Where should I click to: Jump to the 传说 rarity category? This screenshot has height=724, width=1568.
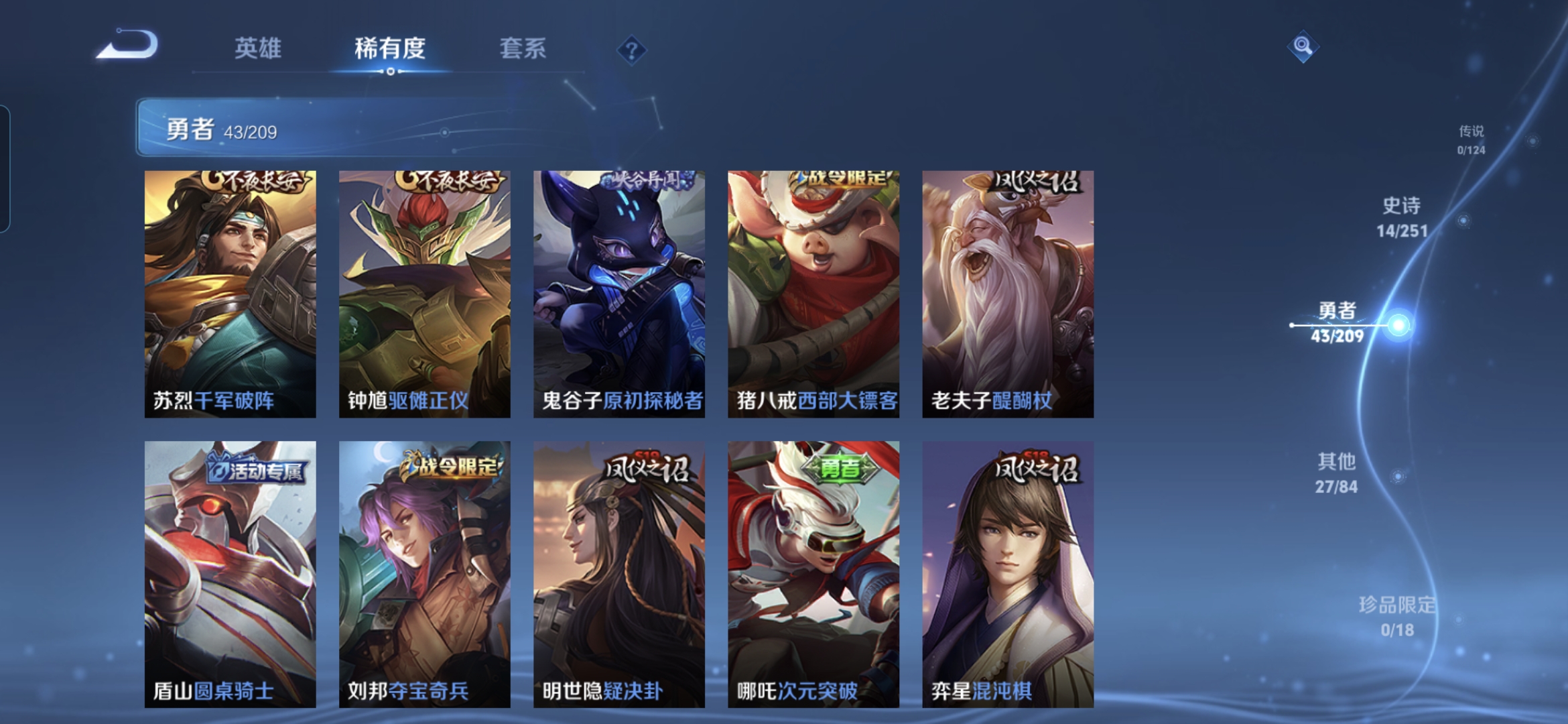coord(1472,139)
